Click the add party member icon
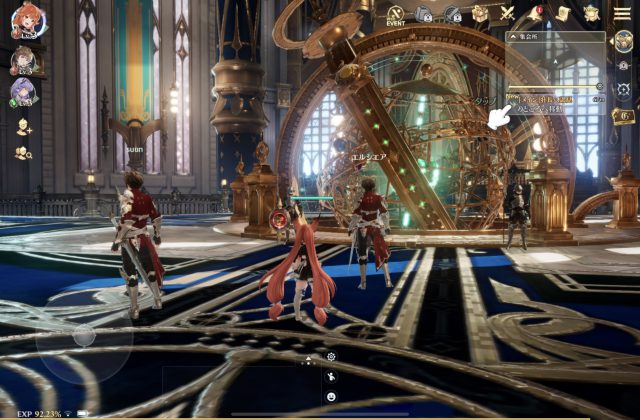Screen dimensions: 640x420 (x=23, y=127)
